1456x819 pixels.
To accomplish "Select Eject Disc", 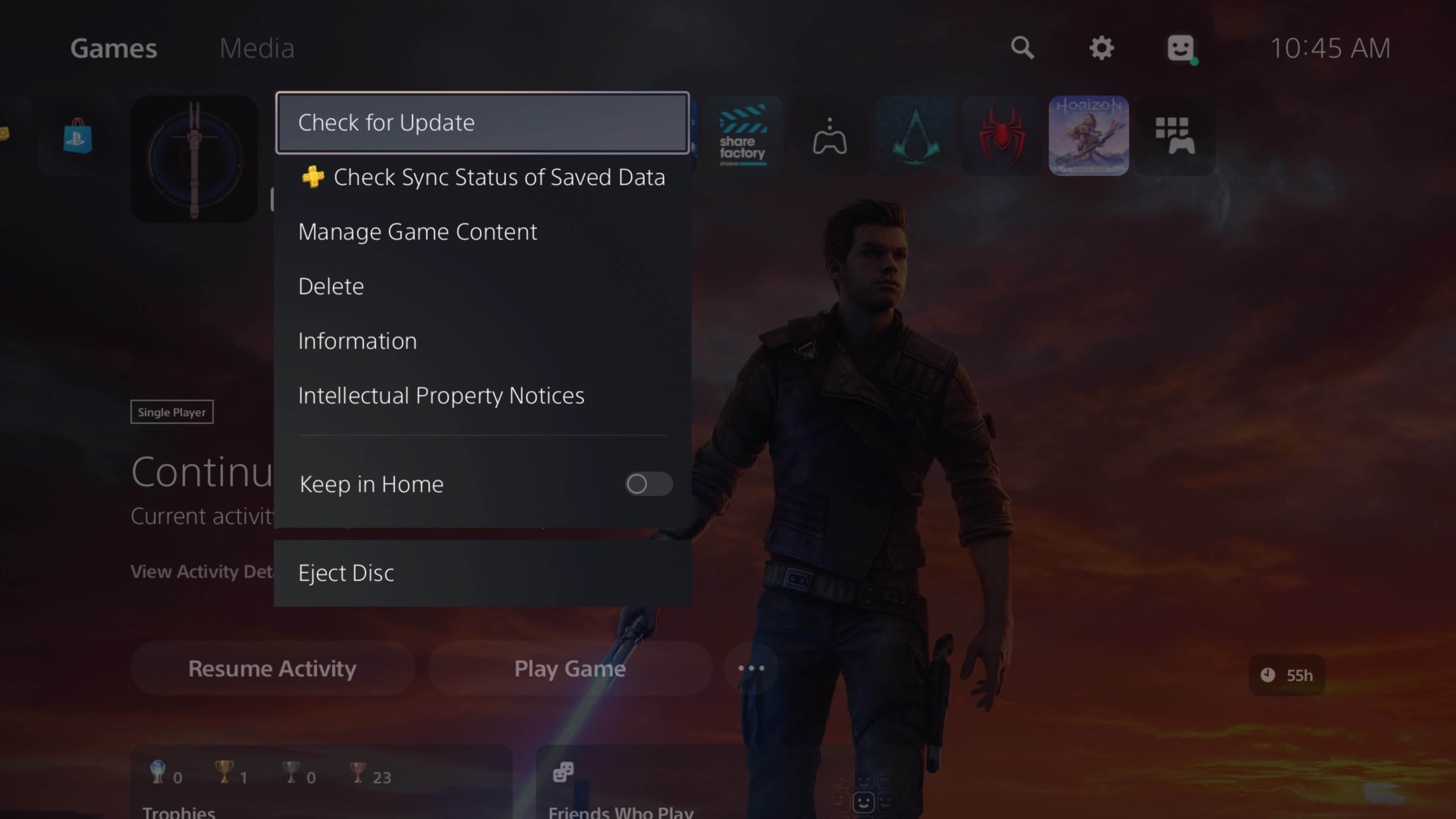I will (346, 572).
